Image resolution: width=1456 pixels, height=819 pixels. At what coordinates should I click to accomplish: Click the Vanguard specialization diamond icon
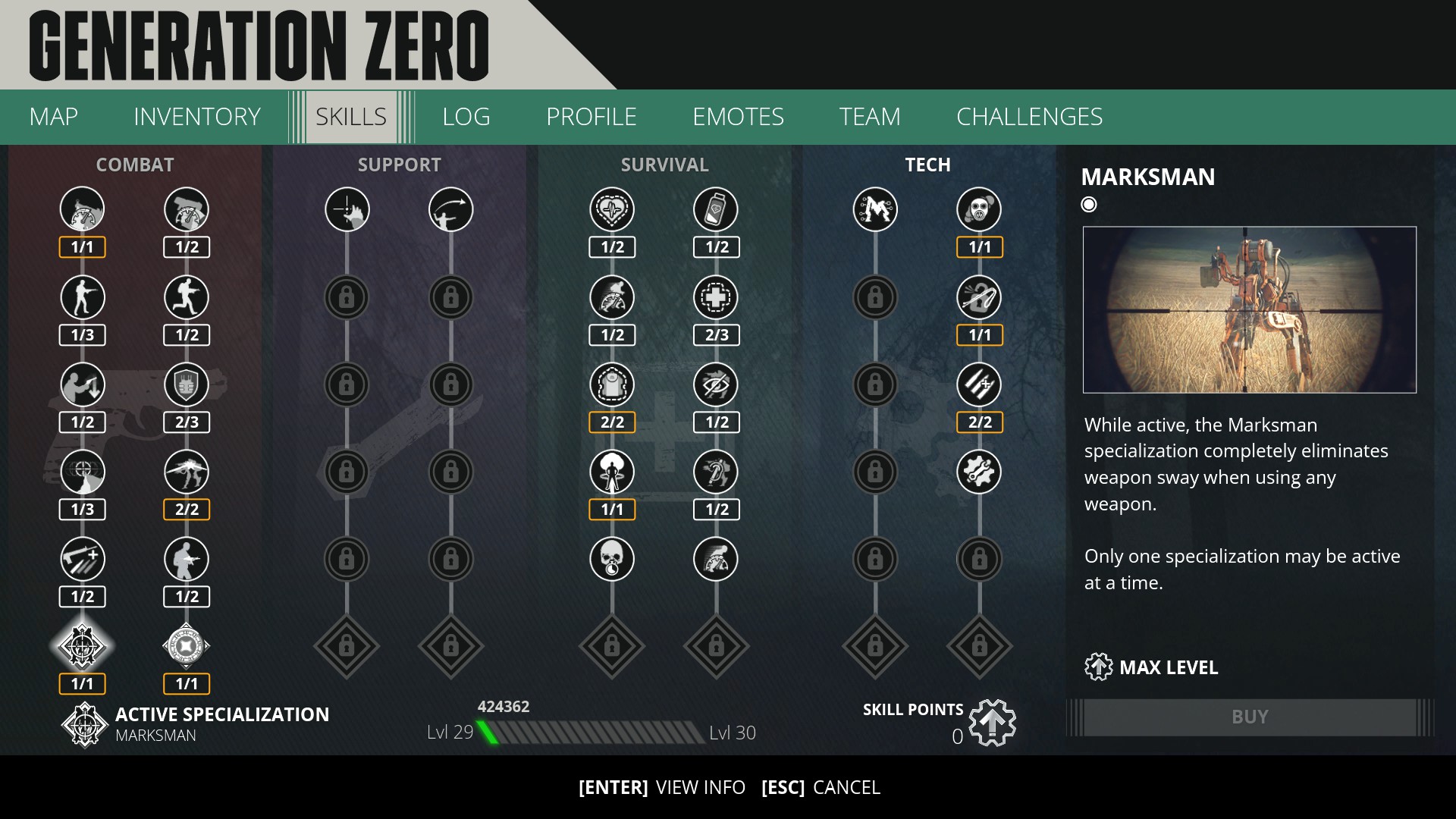click(x=186, y=646)
